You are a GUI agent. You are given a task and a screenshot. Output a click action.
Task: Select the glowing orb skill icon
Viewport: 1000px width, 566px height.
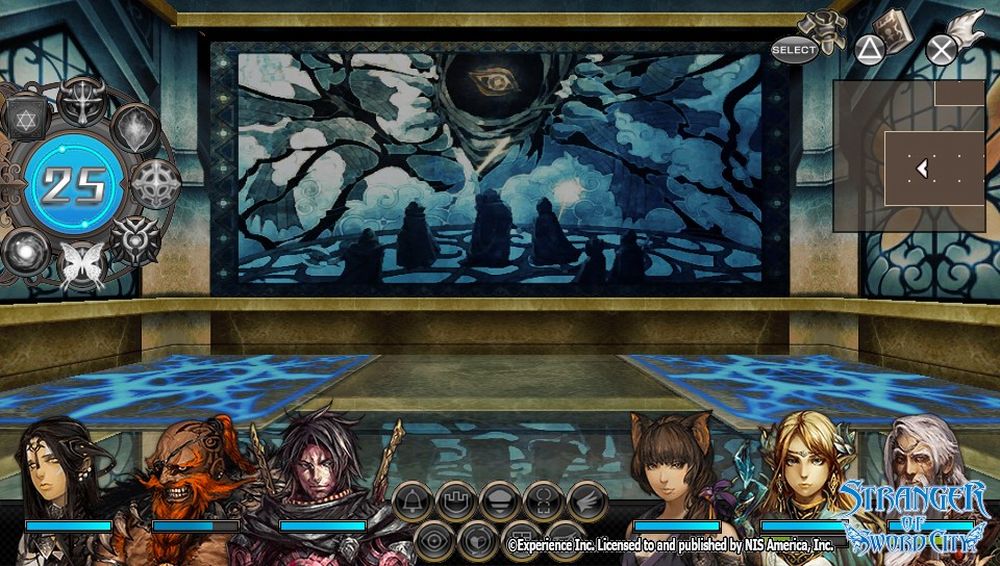[x=25, y=249]
